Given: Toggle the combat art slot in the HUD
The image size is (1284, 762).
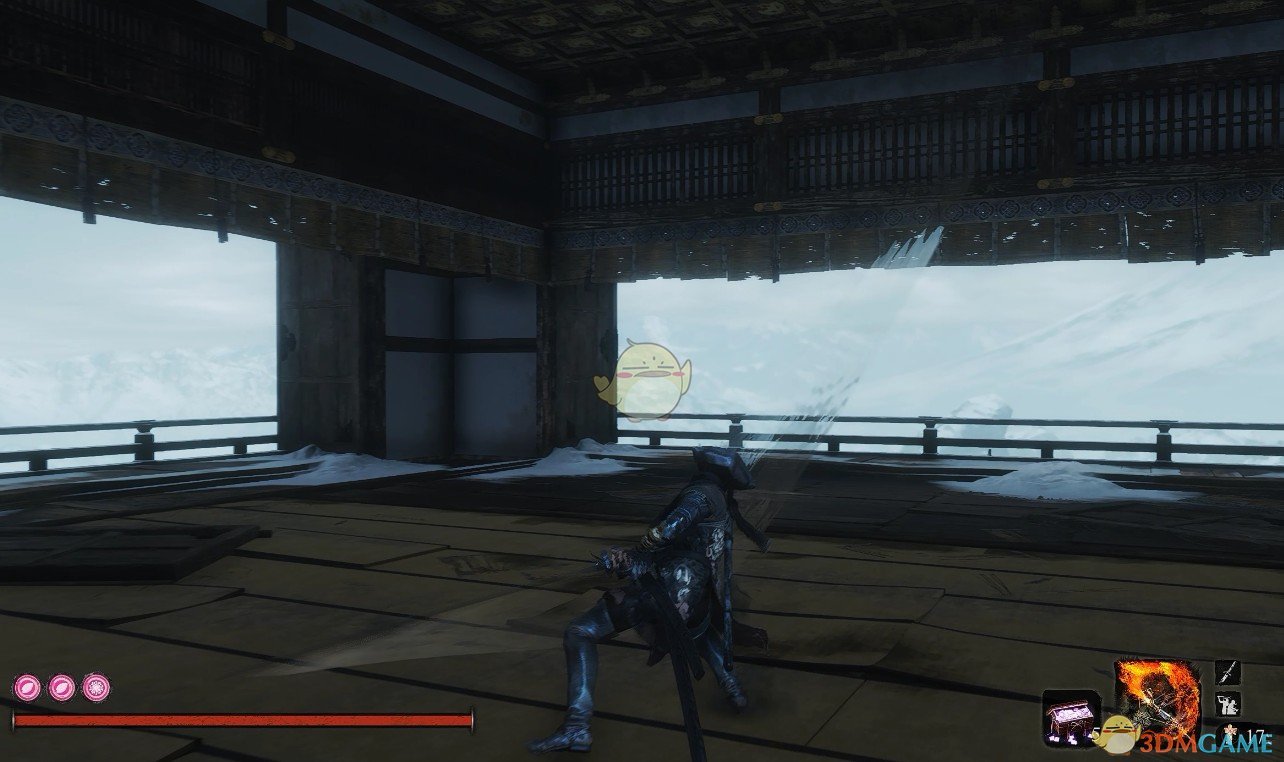Looking at the screenshot, I should (x=1228, y=704).
